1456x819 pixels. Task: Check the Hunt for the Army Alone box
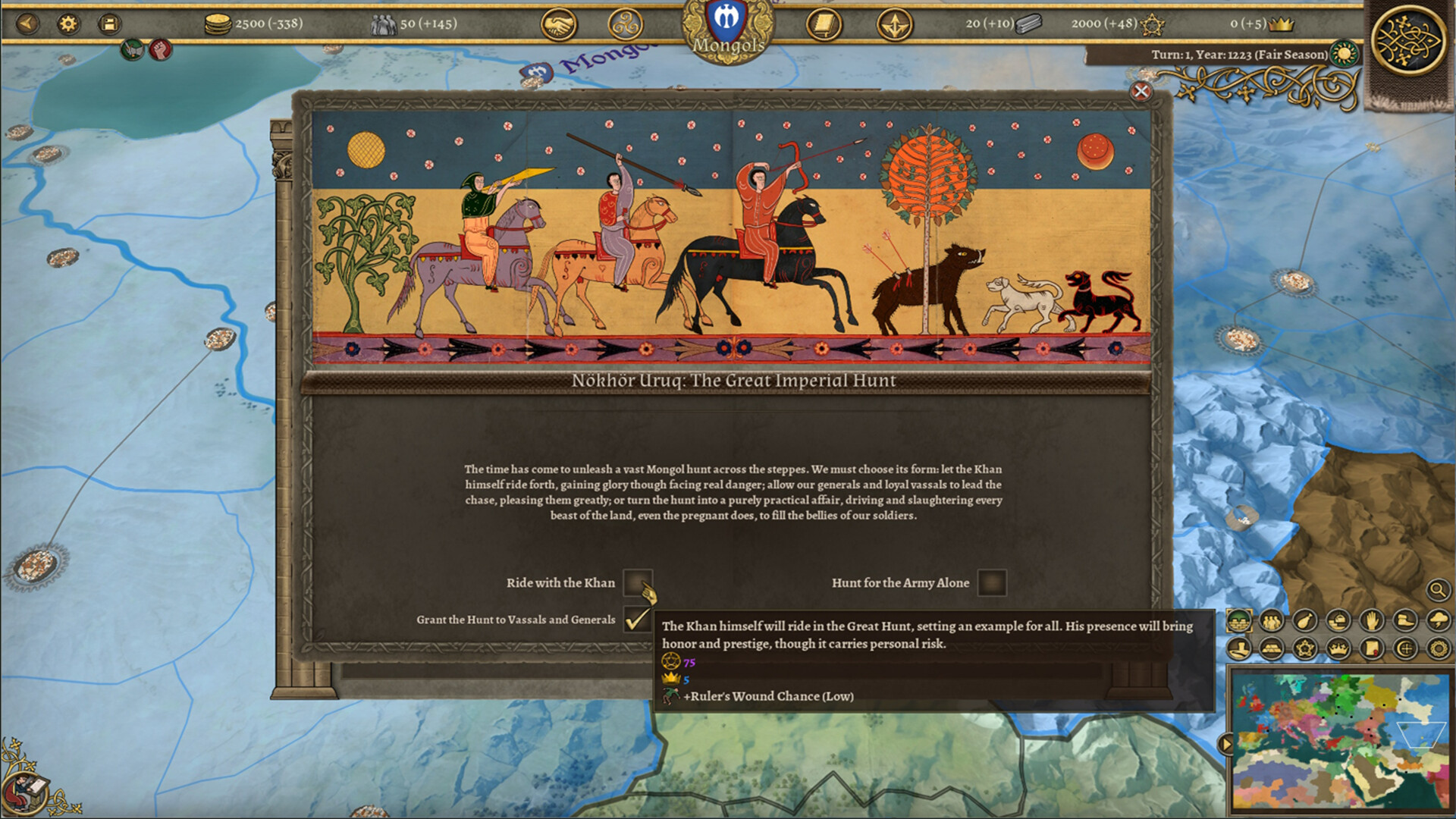pyautogui.click(x=990, y=583)
